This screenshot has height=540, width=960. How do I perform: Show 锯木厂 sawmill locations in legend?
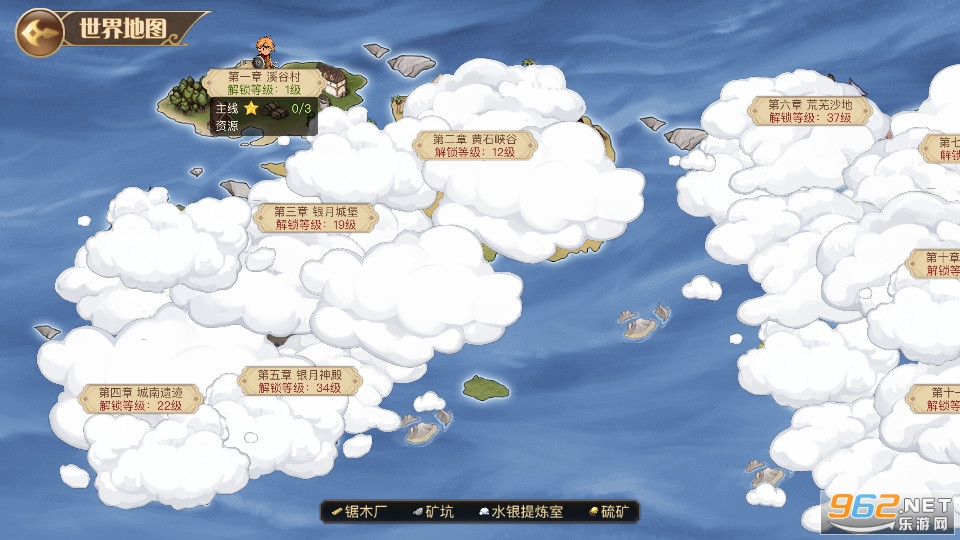pyautogui.click(x=360, y=512)
